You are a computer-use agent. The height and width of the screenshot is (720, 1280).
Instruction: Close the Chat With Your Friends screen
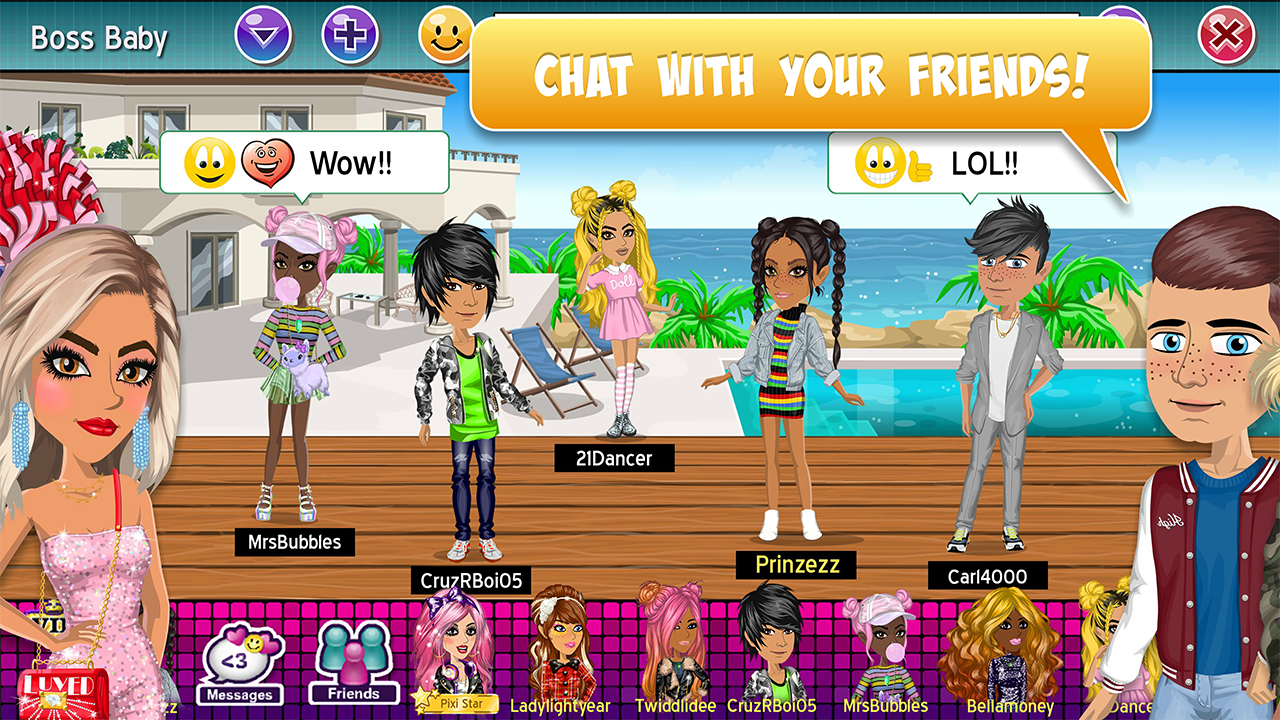click(x=1226, y=33)
